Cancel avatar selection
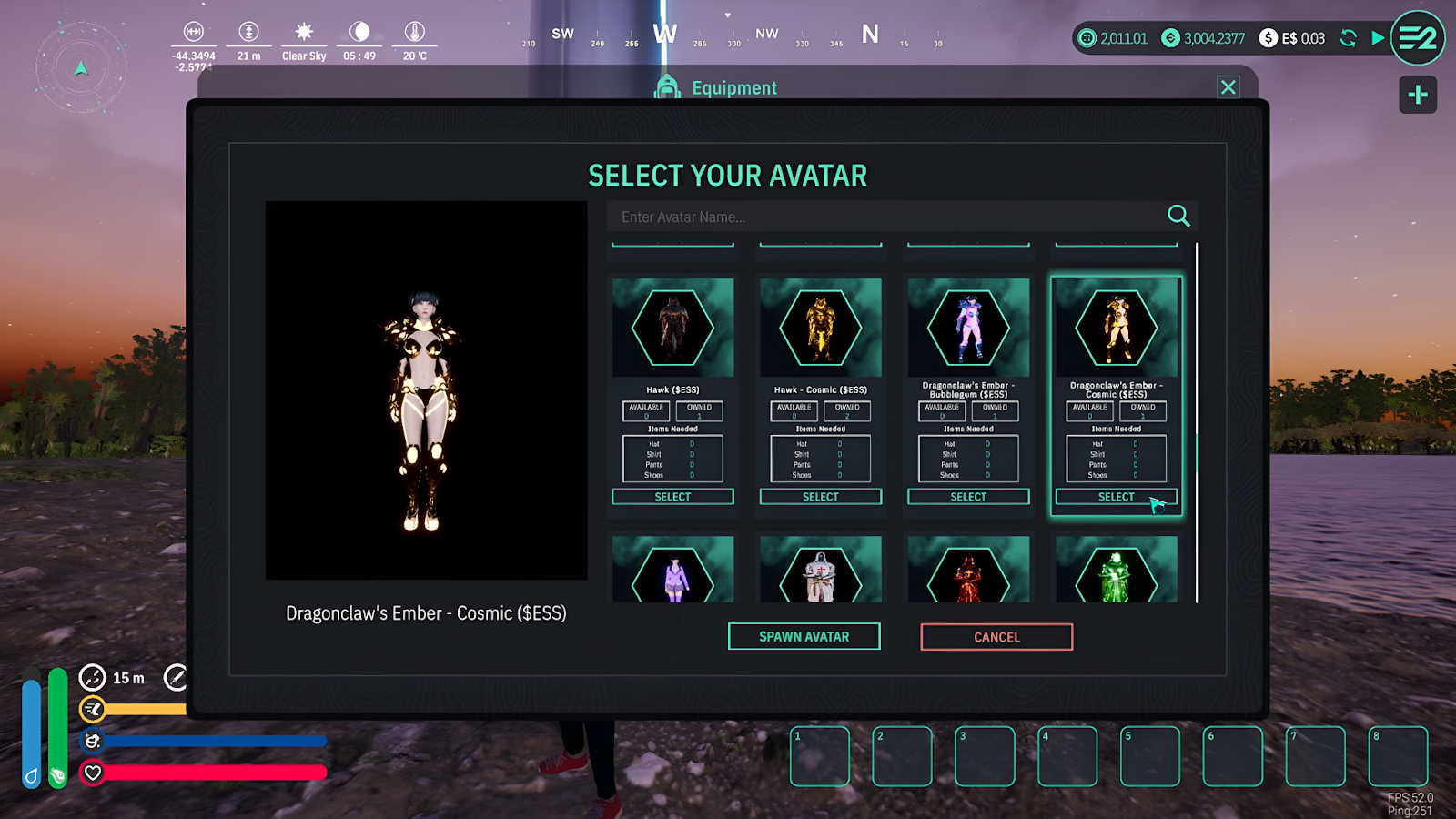1456x819 pixels. point(996,637)
